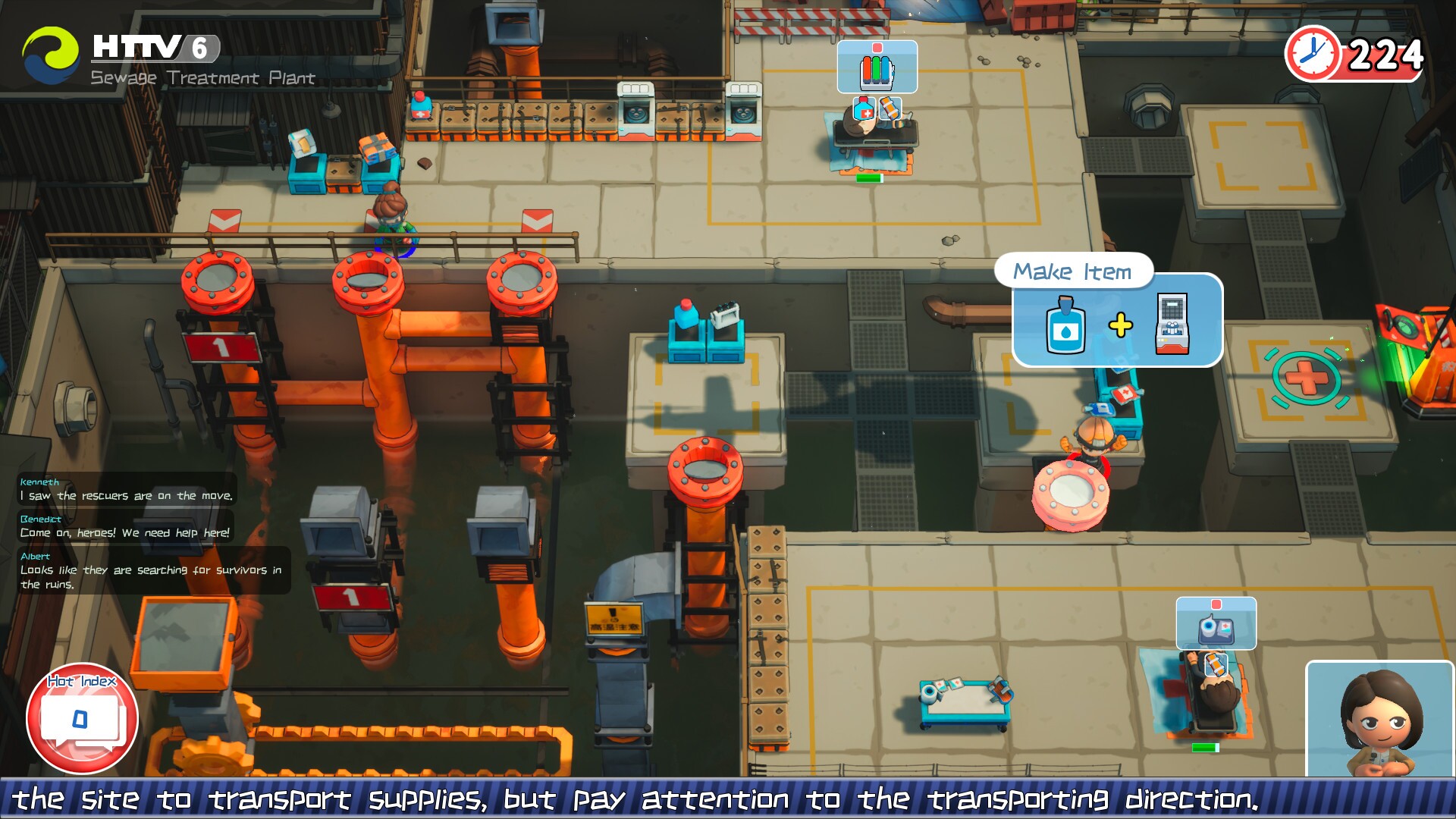Toggle the red indicator on bottom-right item bubble
1456x819 pixels.
(1216, 604)
